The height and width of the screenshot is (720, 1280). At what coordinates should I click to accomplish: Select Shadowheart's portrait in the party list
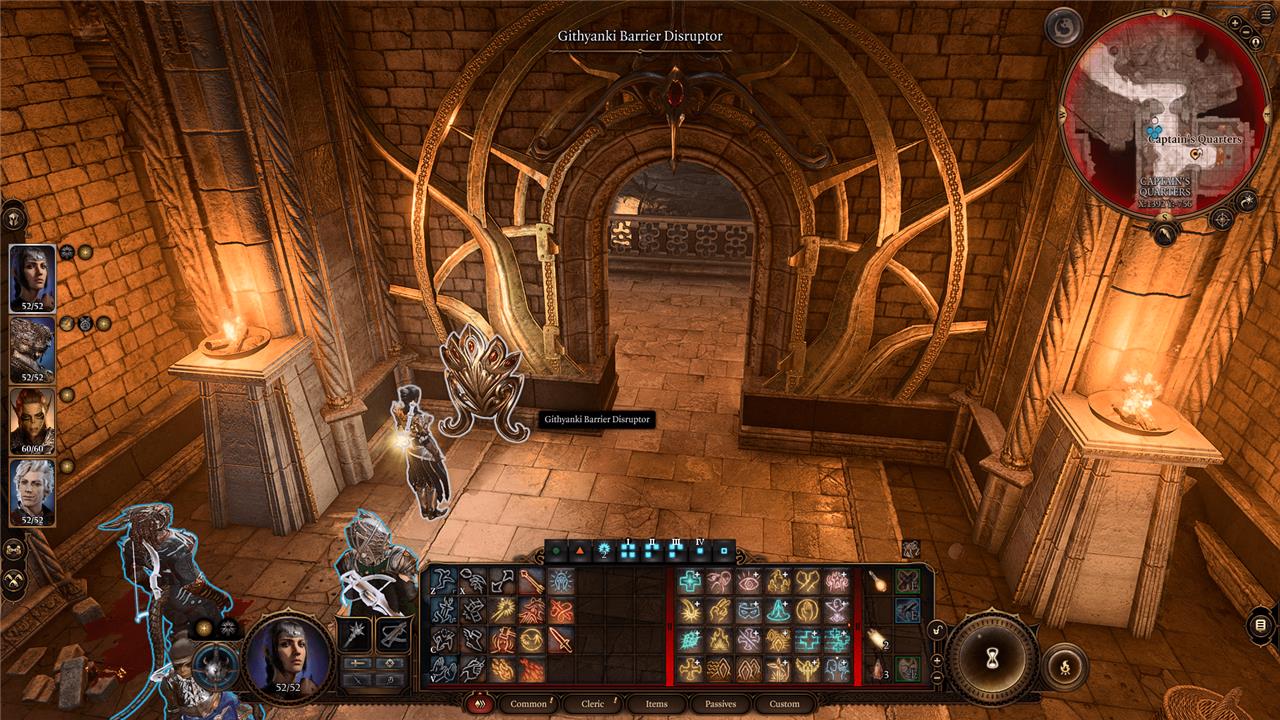(x=32, y=279)
